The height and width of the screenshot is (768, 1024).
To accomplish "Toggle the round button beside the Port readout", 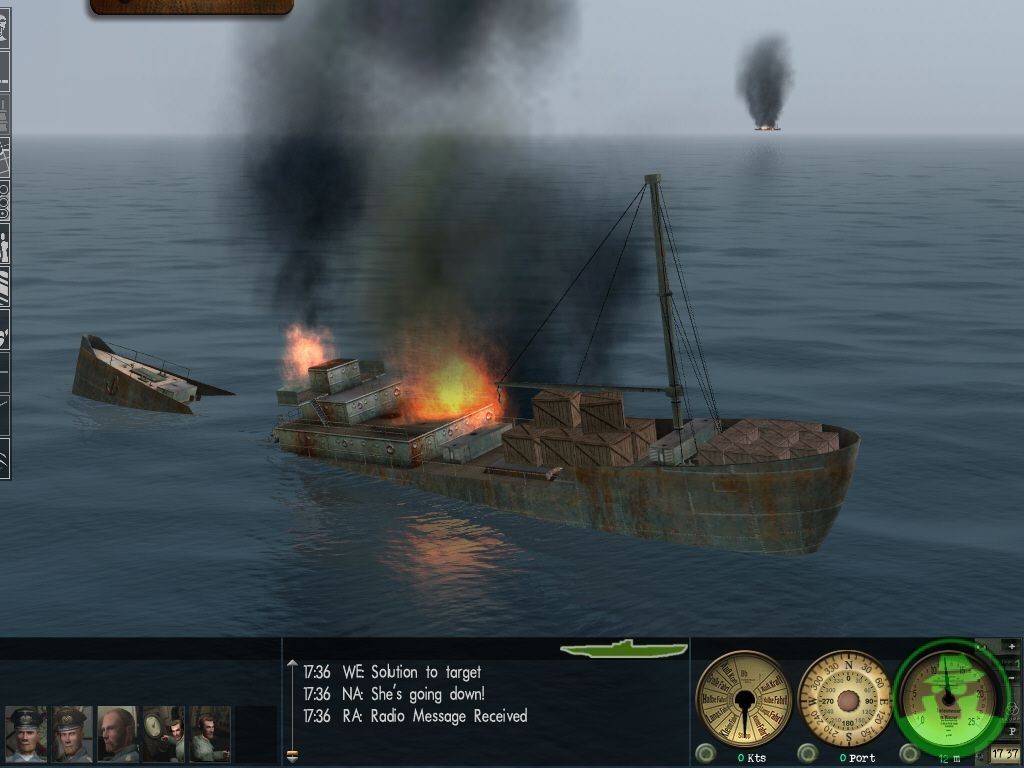I will point(806,753).
